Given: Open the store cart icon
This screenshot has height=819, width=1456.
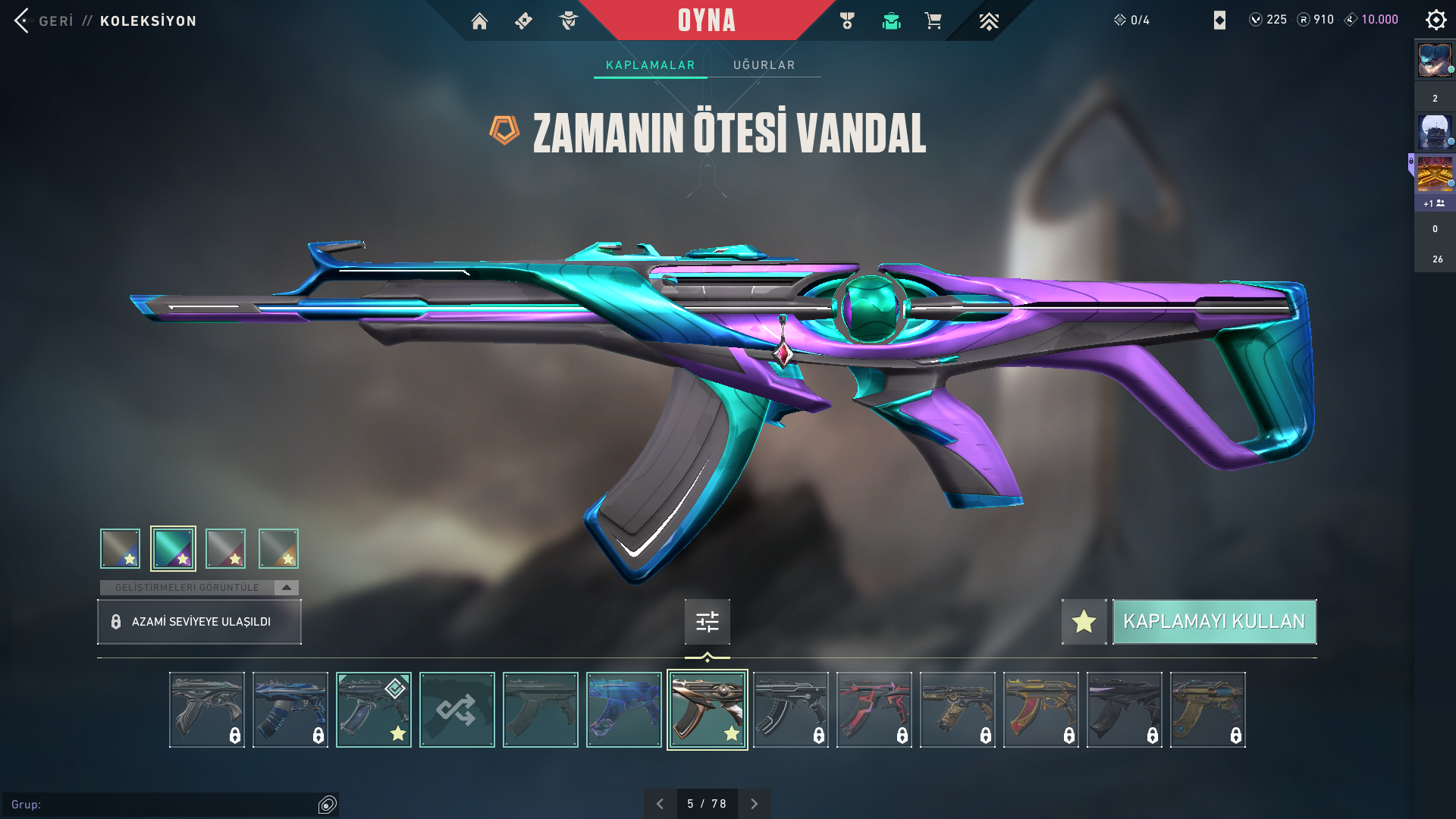Looking at the screenshot, I should pos(933,21).
